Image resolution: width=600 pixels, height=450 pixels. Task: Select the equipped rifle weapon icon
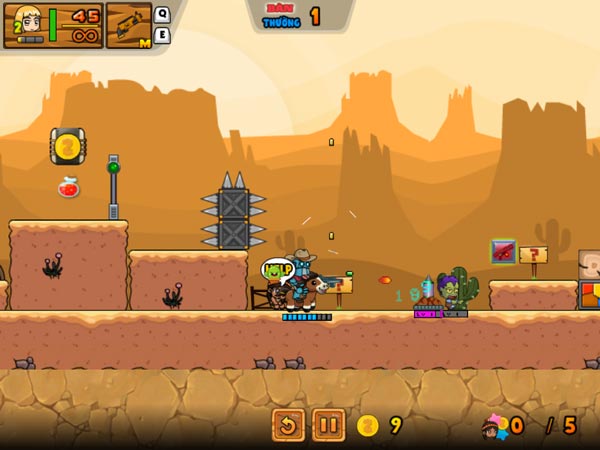[127, 25]
